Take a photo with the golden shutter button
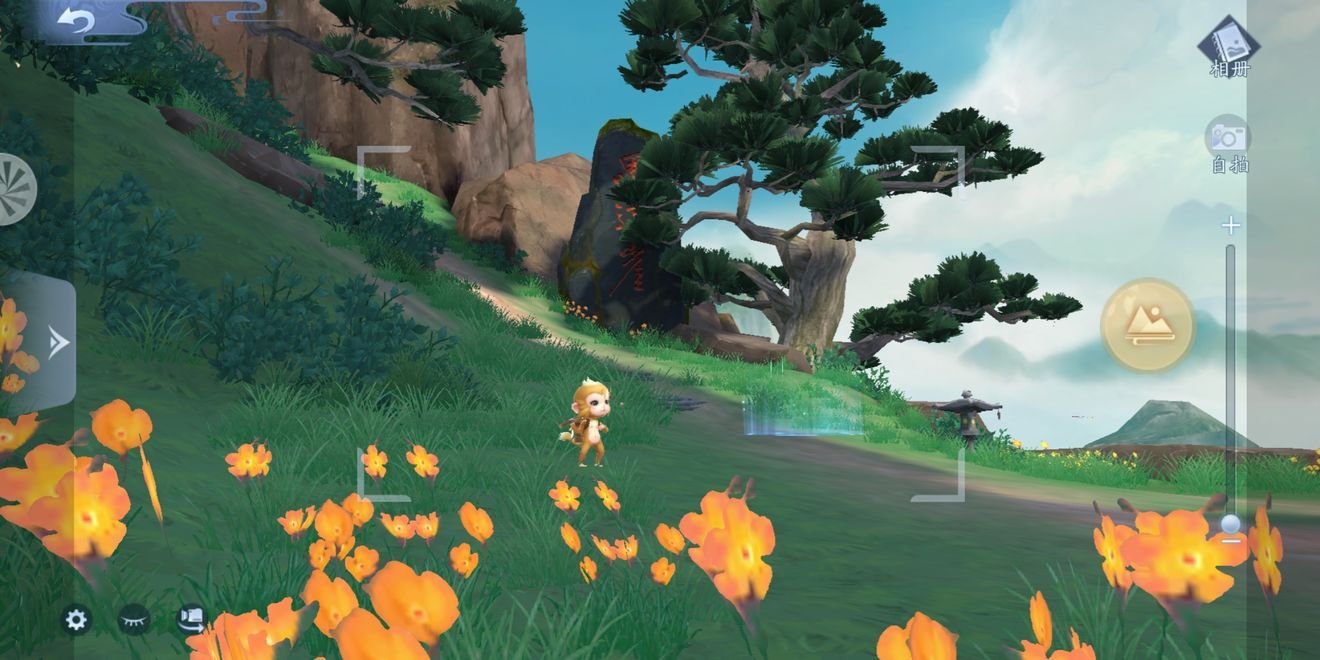The image size is (1320, 660). click(1147, 325)
